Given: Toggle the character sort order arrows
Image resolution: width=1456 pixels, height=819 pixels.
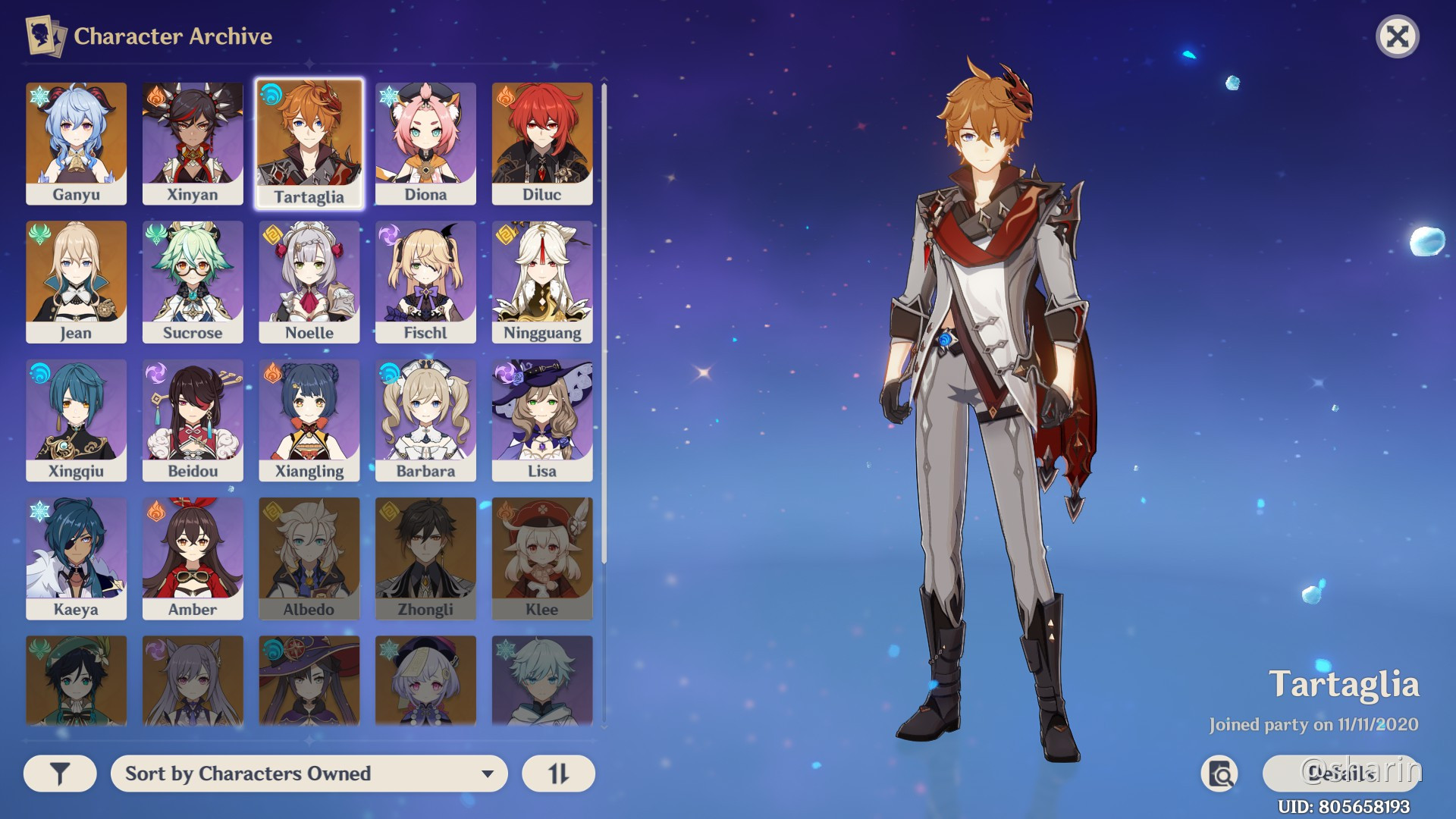Looking at the screenshot, I should (558, 773).
